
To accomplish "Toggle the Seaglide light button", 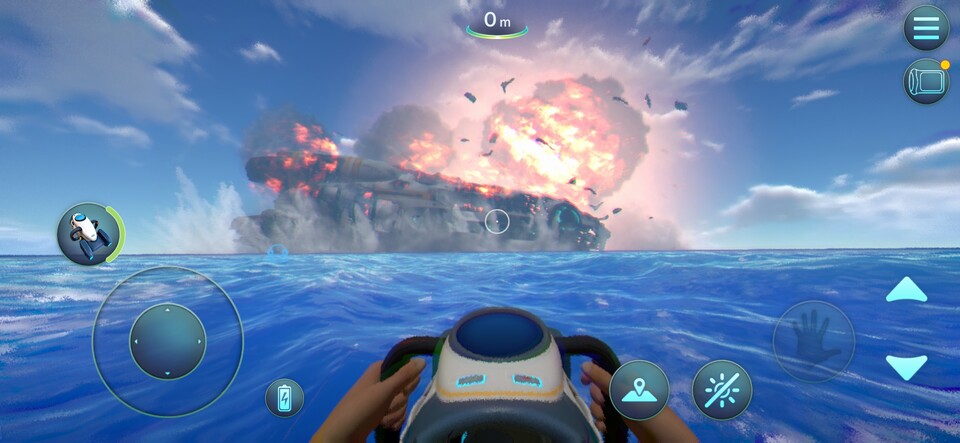I will point(722,390).
